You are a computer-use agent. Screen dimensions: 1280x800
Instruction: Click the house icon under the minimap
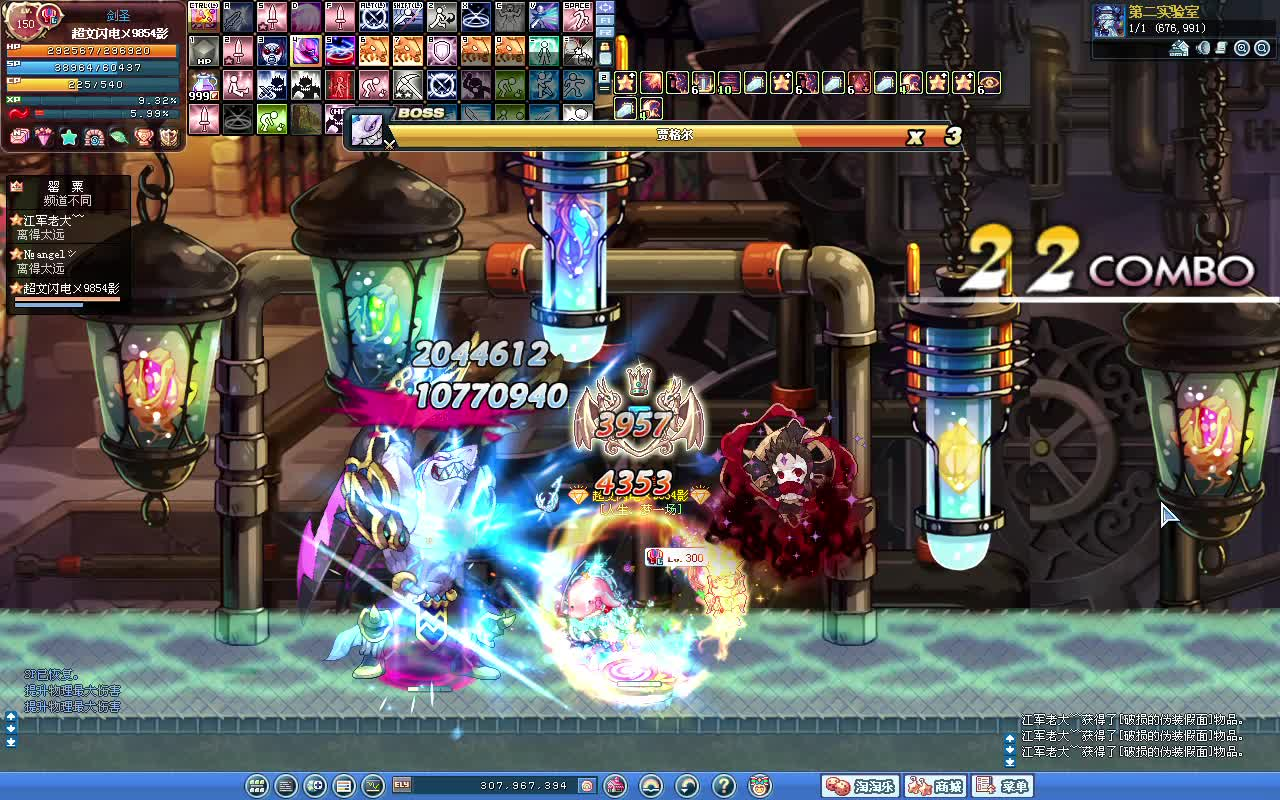coord(1180,48)
